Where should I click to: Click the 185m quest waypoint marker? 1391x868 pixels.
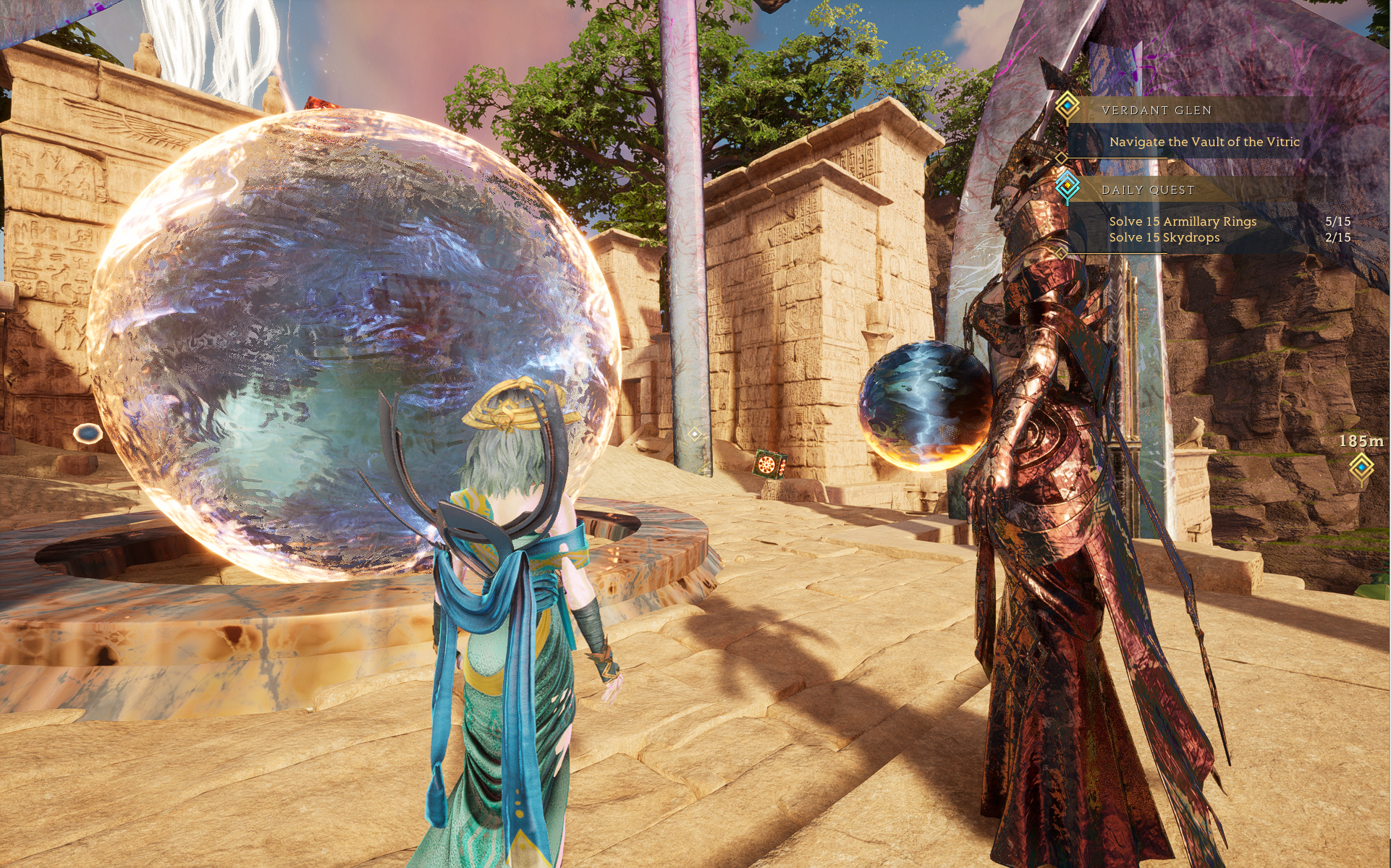click(x=1361, y=467)
